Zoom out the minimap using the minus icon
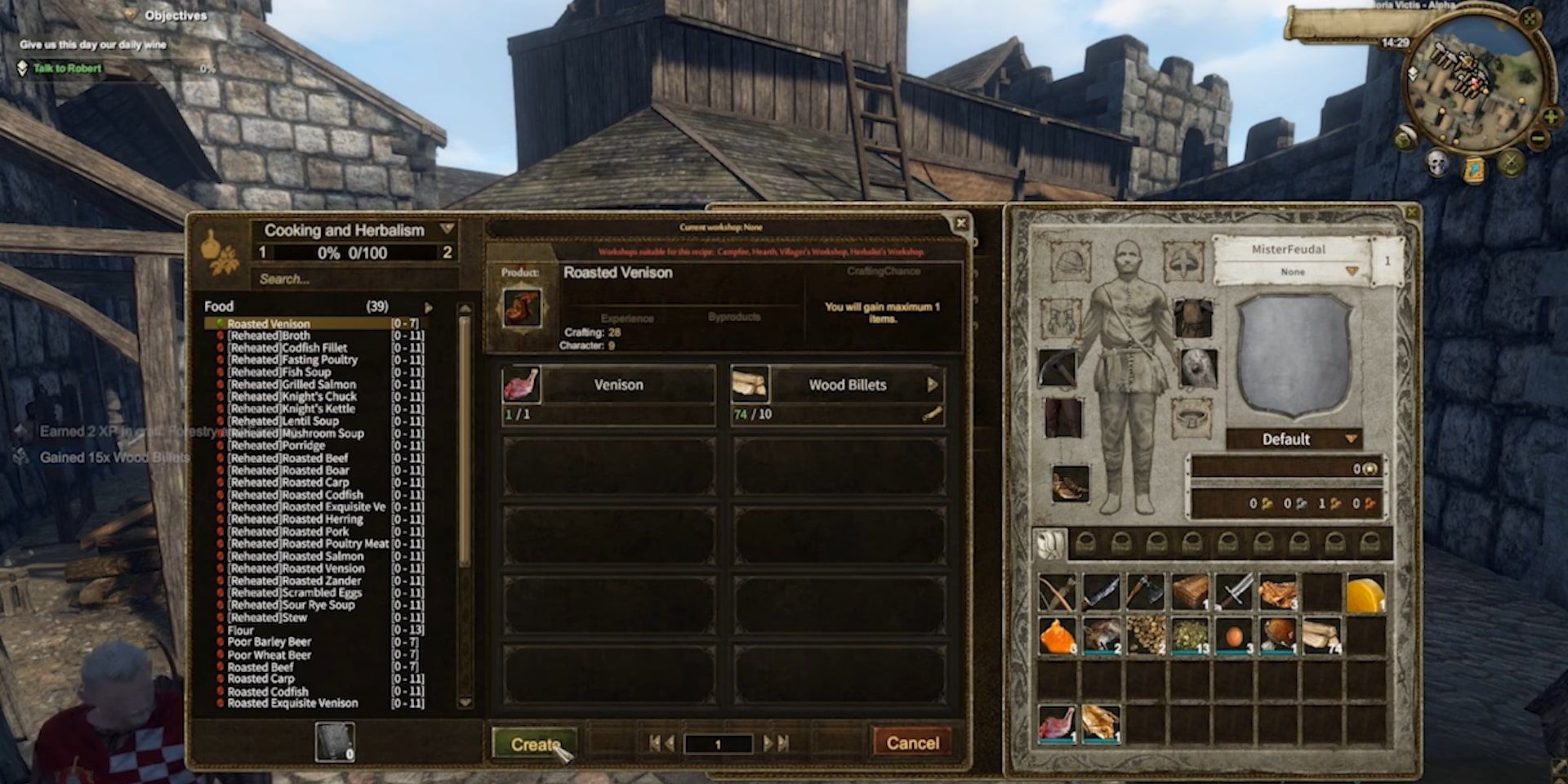Screen dimensions: 1568x784 click(x=1537, y=138)
